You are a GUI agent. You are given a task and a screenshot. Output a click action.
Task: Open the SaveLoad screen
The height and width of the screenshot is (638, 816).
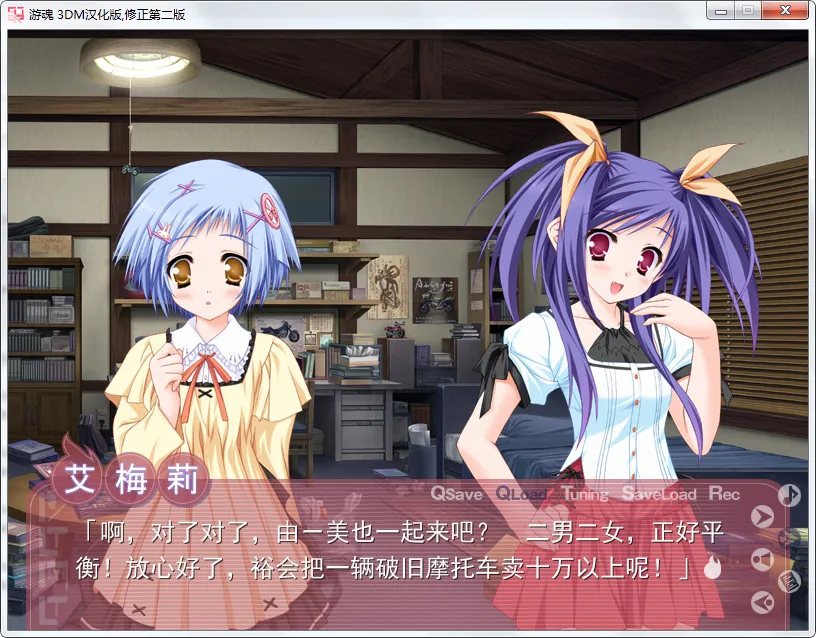[x=658, y=494]
